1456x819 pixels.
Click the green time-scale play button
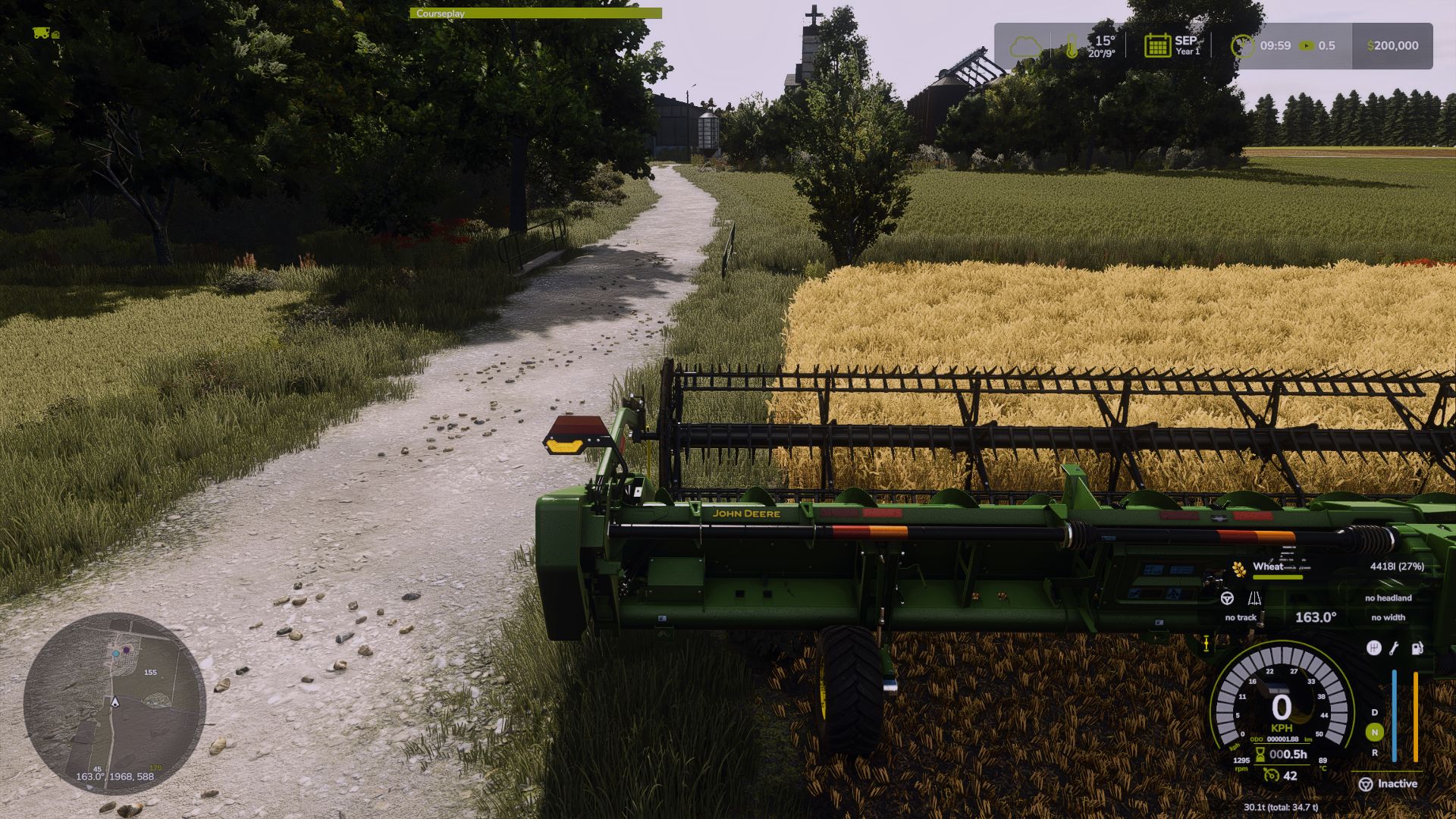(1306, 45)
